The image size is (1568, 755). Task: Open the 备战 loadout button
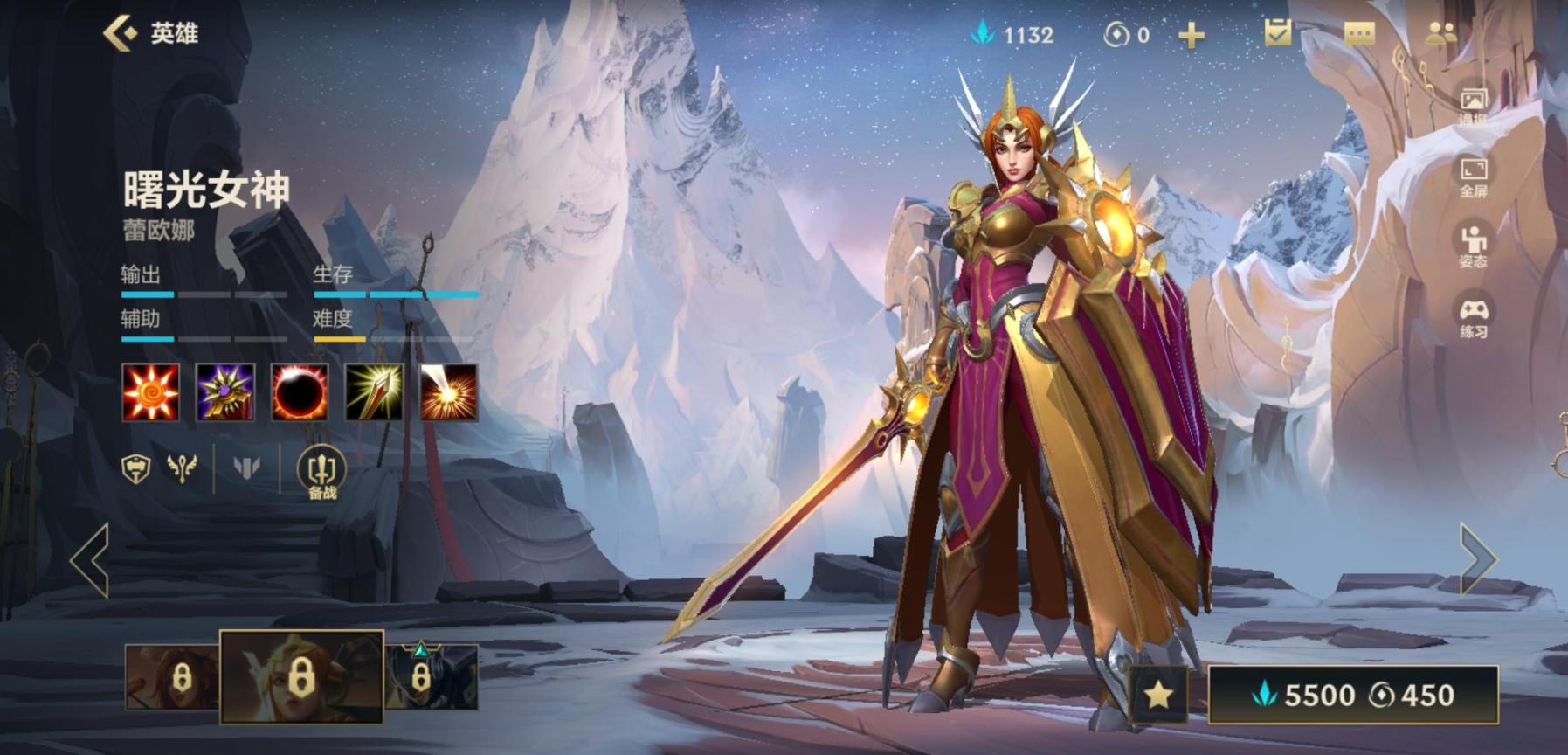pyautogui.click(x=321, y=473)
